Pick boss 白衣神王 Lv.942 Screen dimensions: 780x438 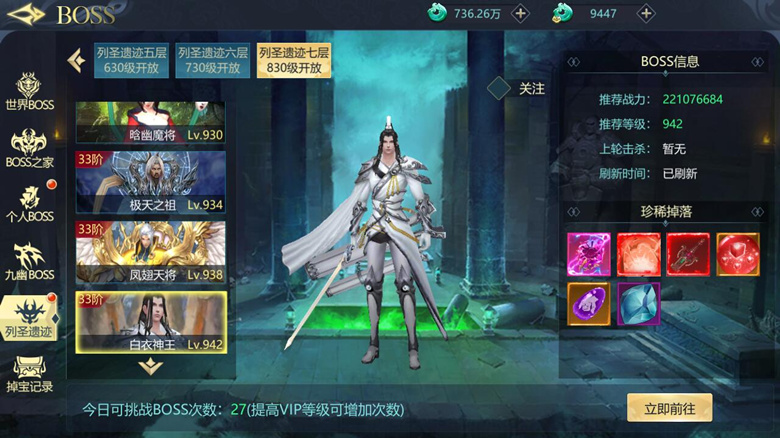(x=150, y=321)
